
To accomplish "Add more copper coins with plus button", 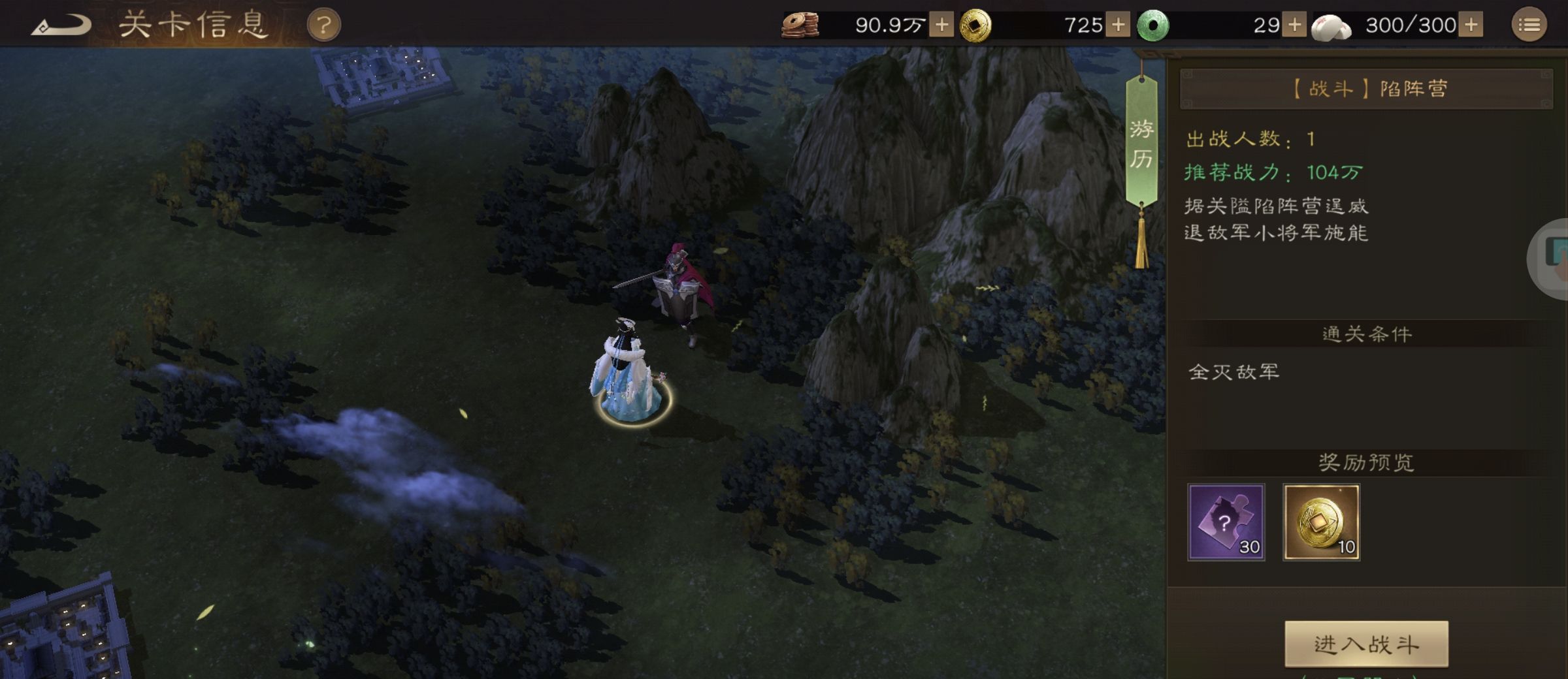I will 941,25.
